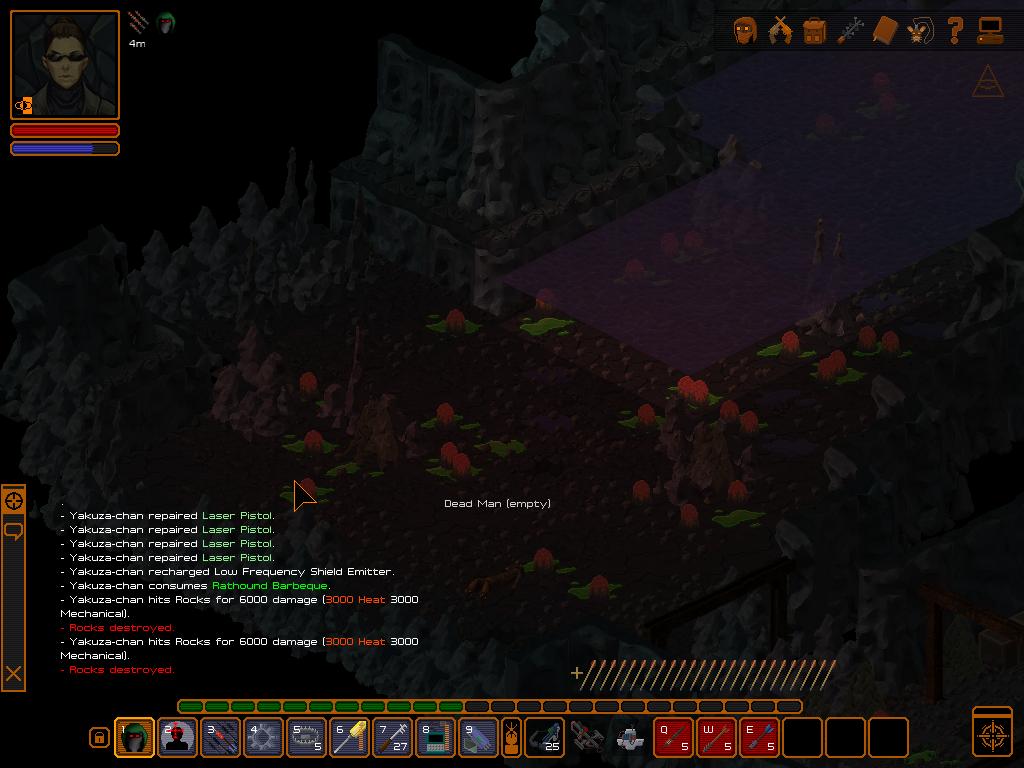
Task: Open the question mark help menu
Action: [955, 31]
